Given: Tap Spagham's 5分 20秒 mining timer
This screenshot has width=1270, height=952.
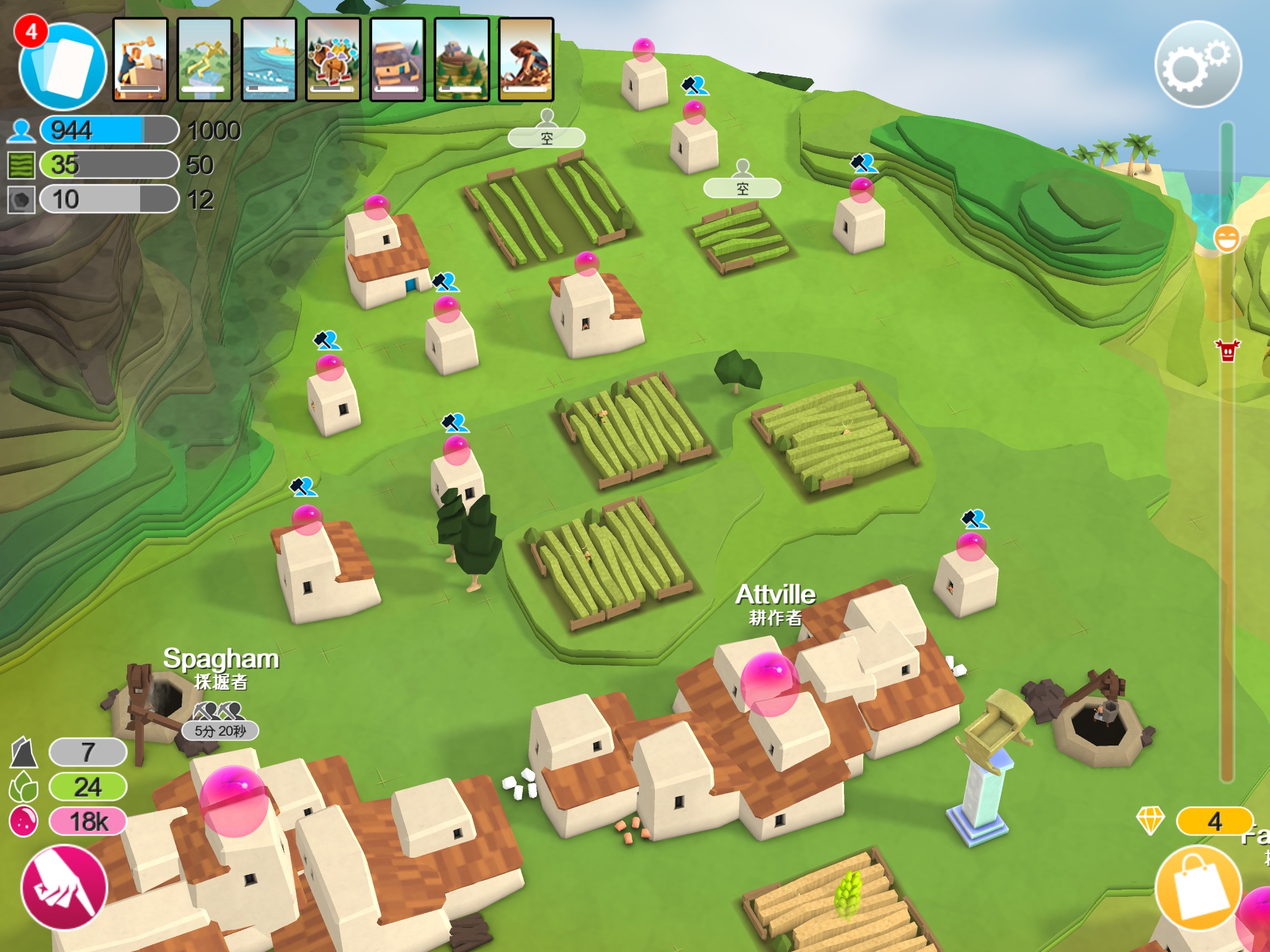Looking at the screenshot, I should tap(220, 731).
